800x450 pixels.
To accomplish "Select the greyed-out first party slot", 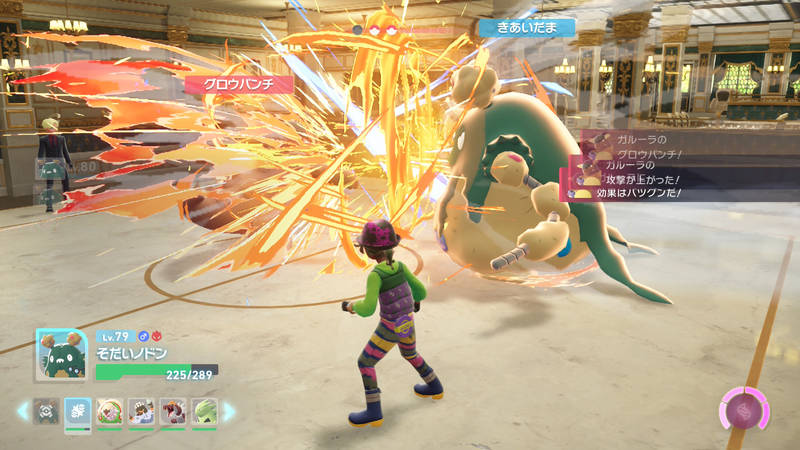I will (45, 411).
